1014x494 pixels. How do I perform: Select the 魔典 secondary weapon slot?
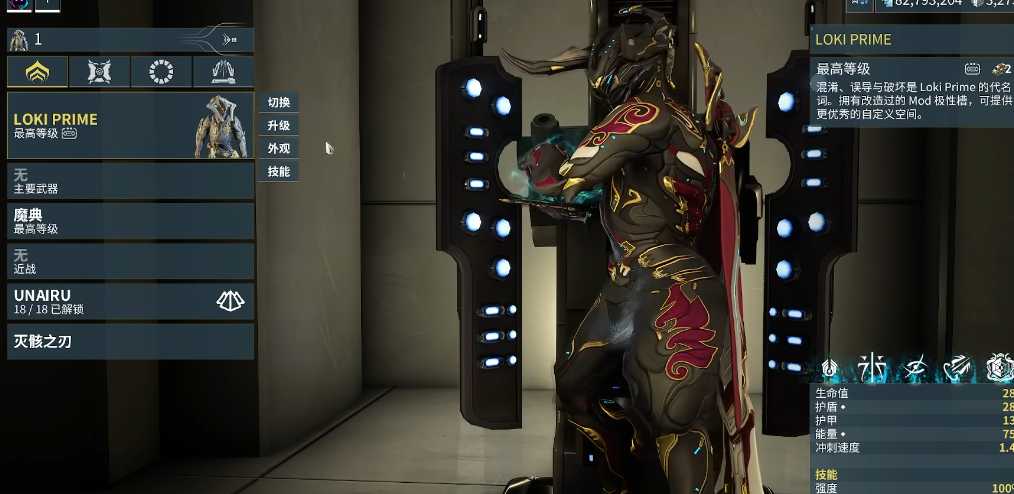pos(130,221)
